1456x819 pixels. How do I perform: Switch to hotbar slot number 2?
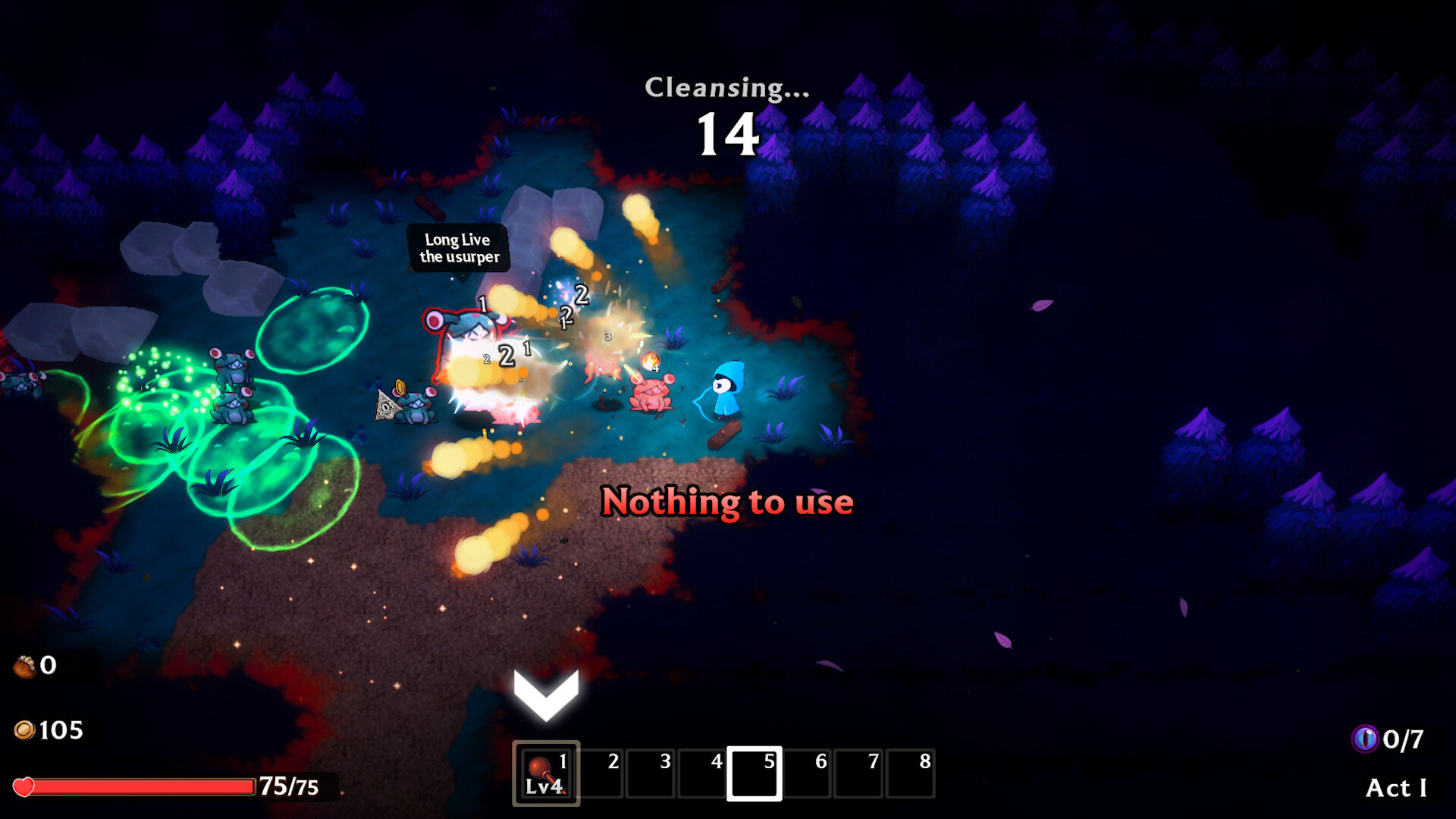[x=601, y=773]
